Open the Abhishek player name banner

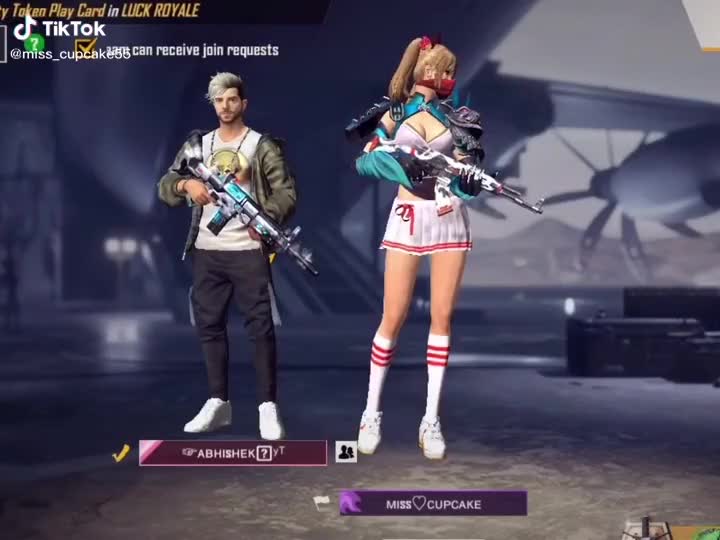[x=233, y=453]
